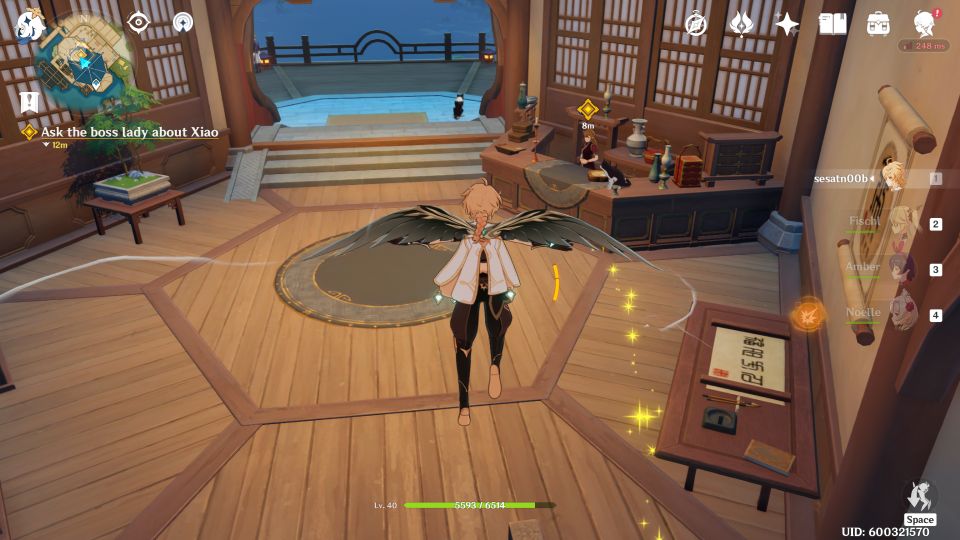This screenshot has height=540, width=960.
Task: Open the backpack inventory
Action: click(879, 24)
